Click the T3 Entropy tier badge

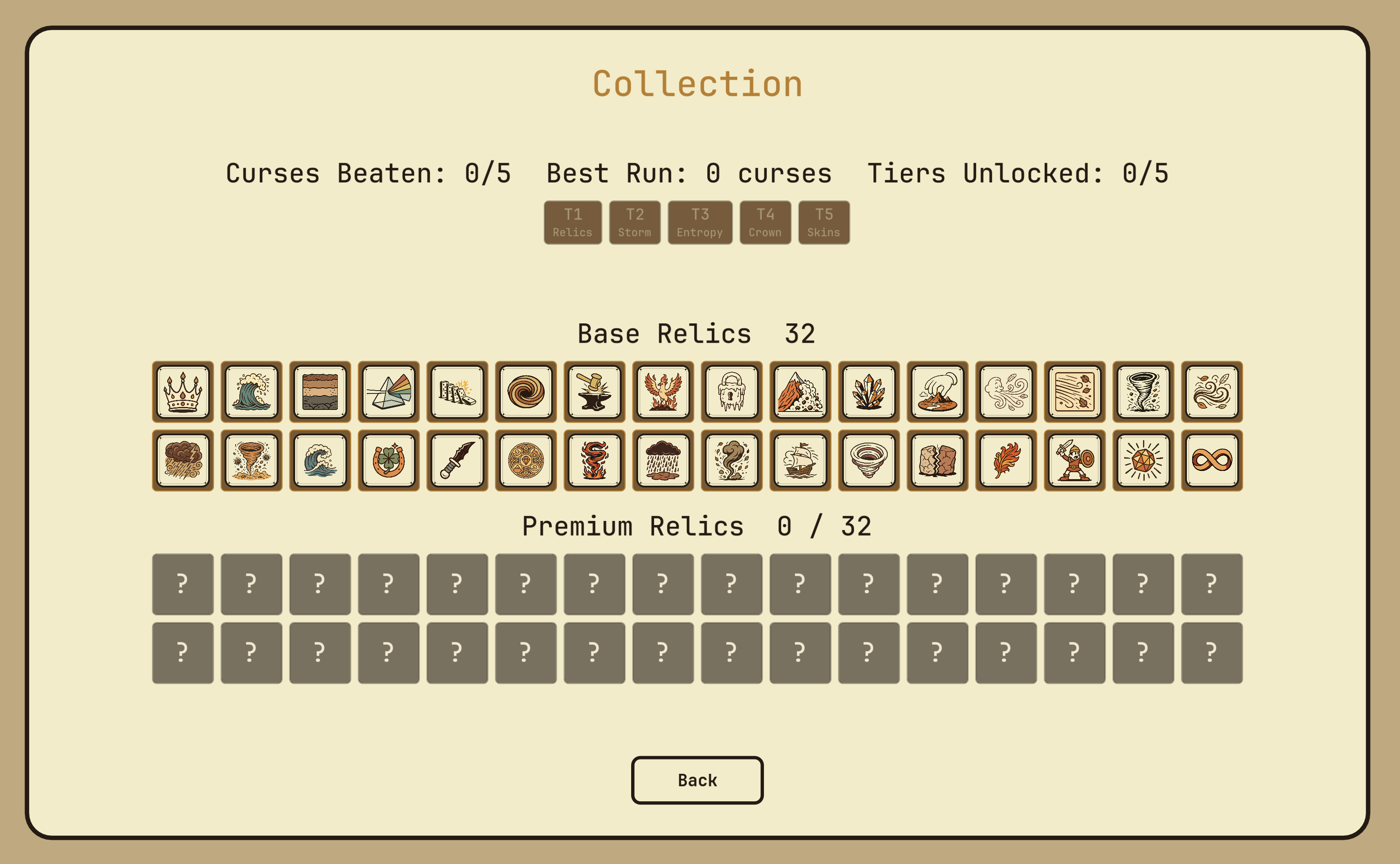[700, 222]
